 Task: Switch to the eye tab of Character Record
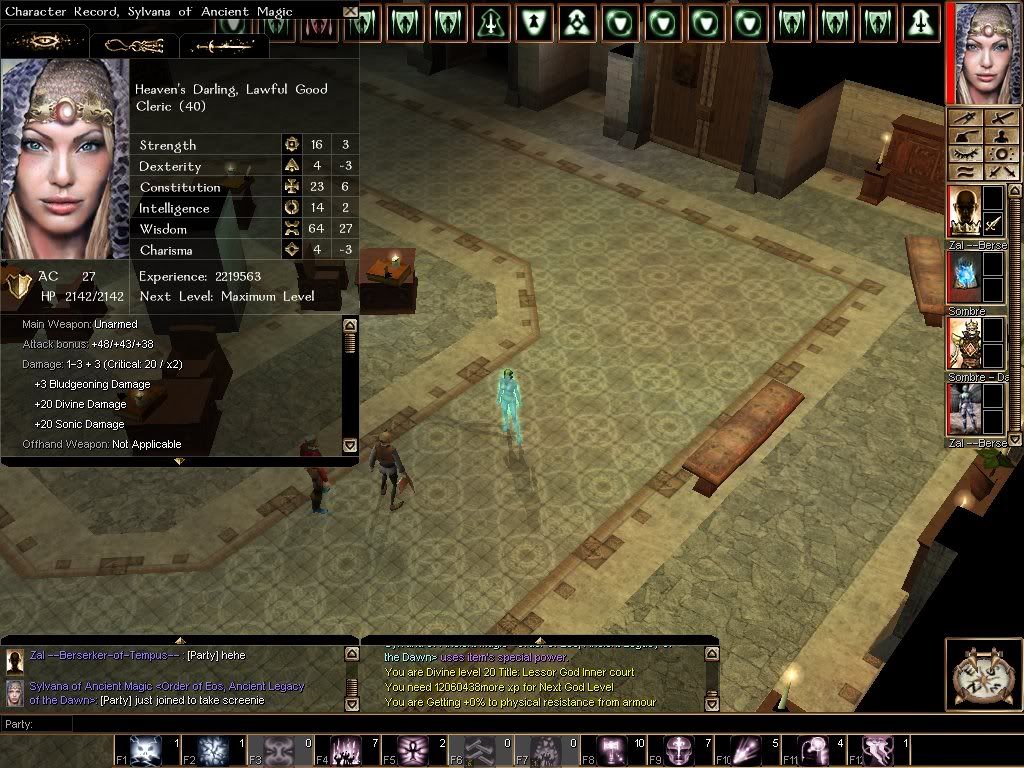(x=45, y=43)
